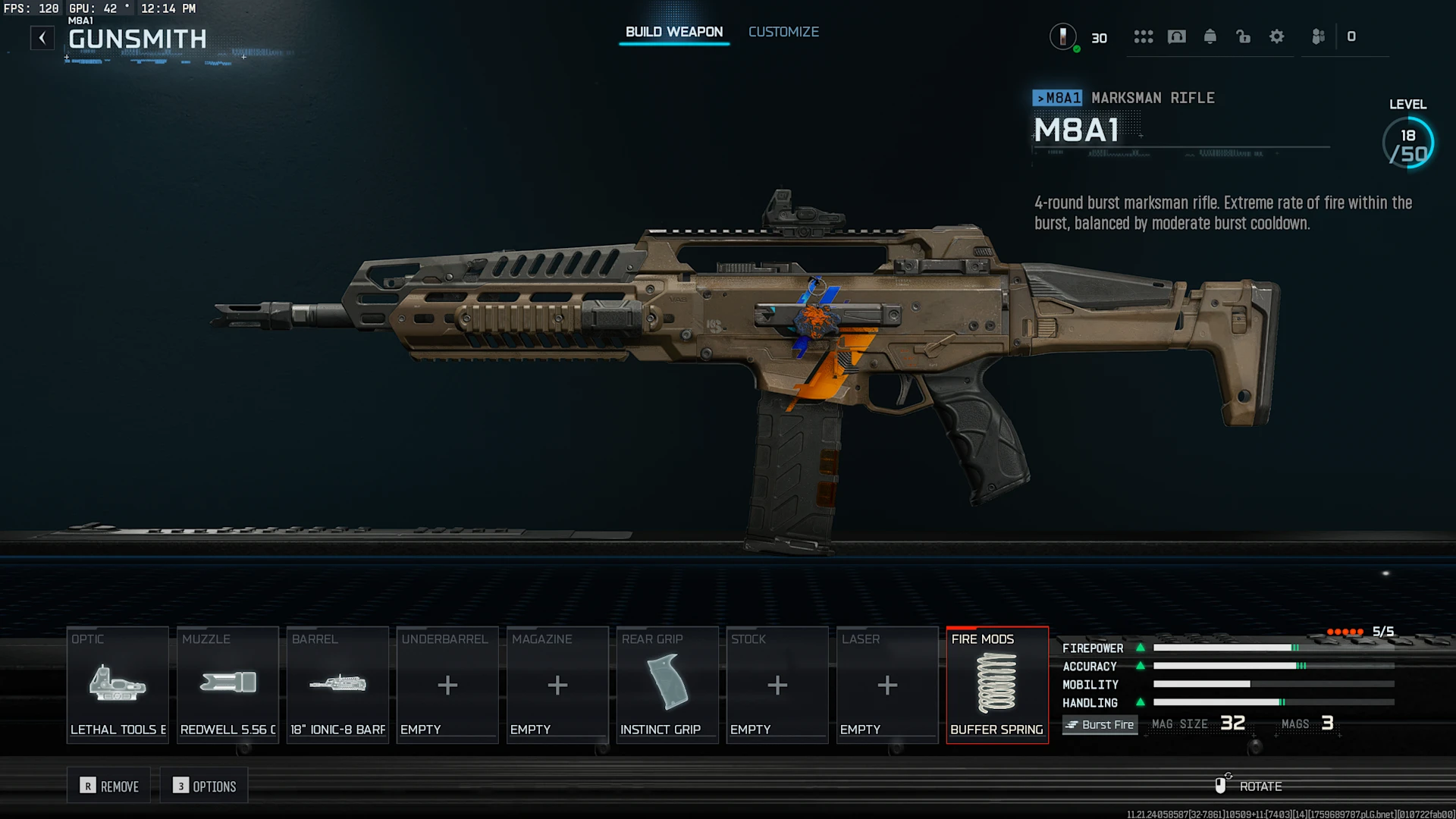Open the empty Stock slot
This screenshot has height=819, width=1456.
coord(777,685)
